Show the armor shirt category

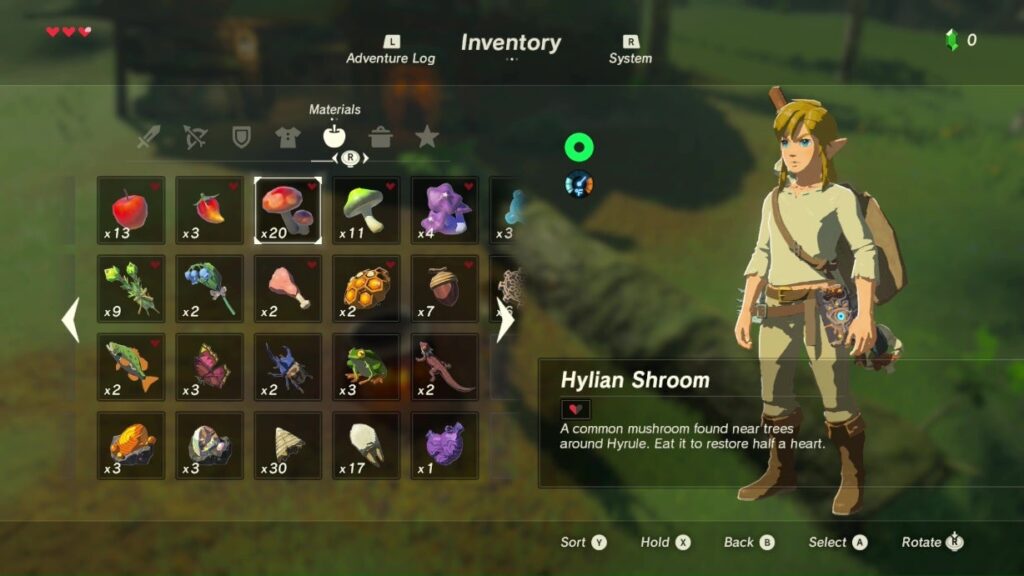287,137
